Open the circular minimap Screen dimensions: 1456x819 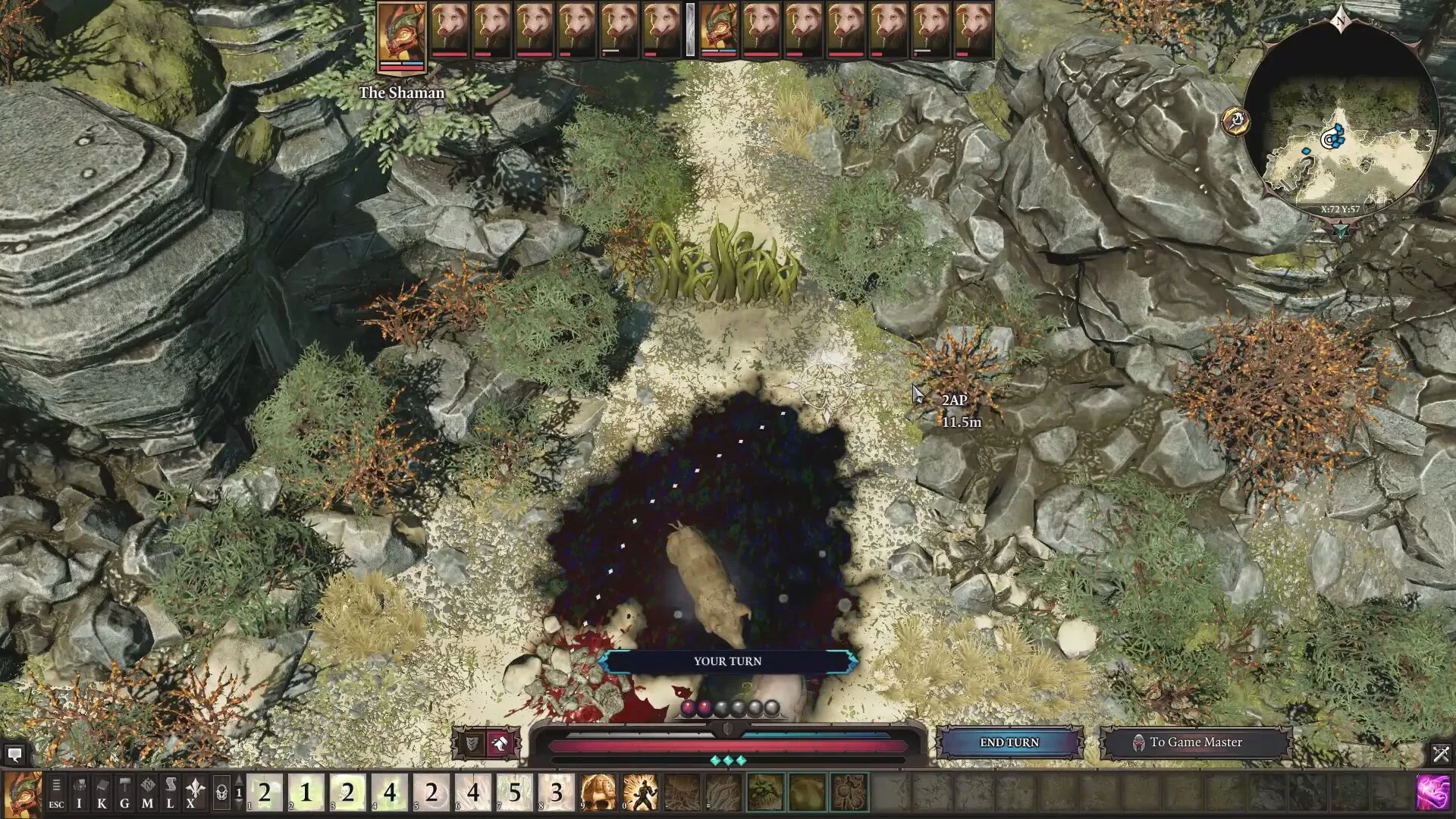point(1341,120)
